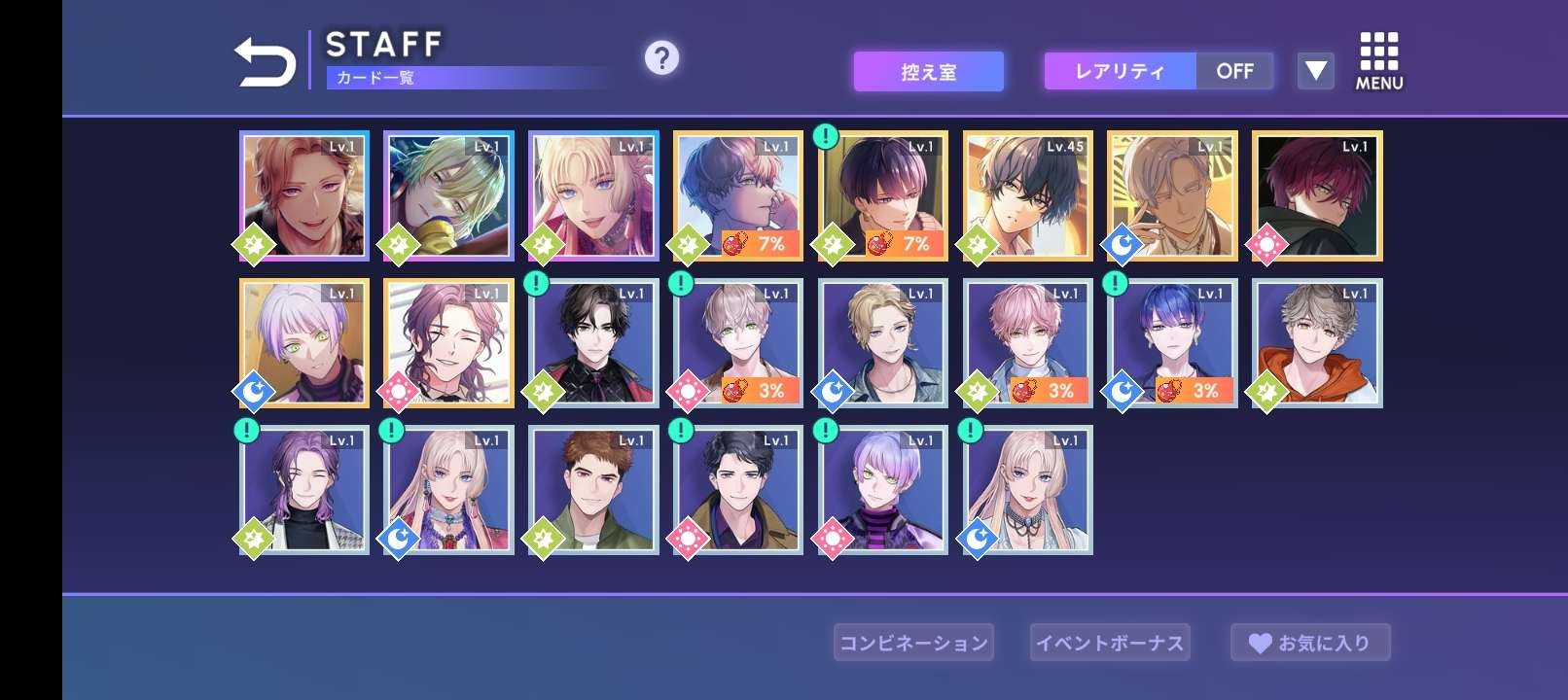Select the green-haired rainbow-framed card
This screenshot has height=700, width=1568.
448,196
